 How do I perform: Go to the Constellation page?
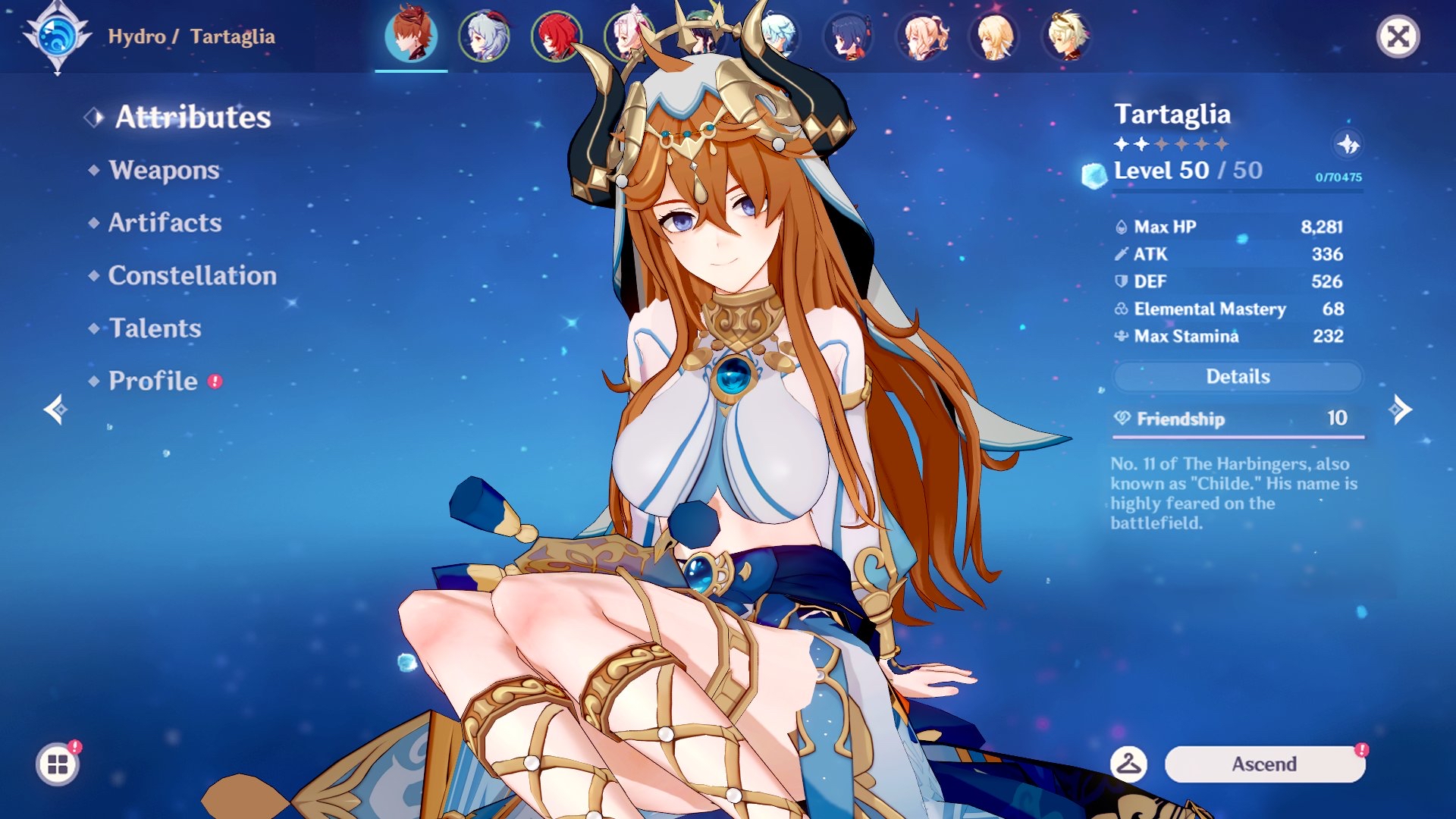click(x=192, y=275)
